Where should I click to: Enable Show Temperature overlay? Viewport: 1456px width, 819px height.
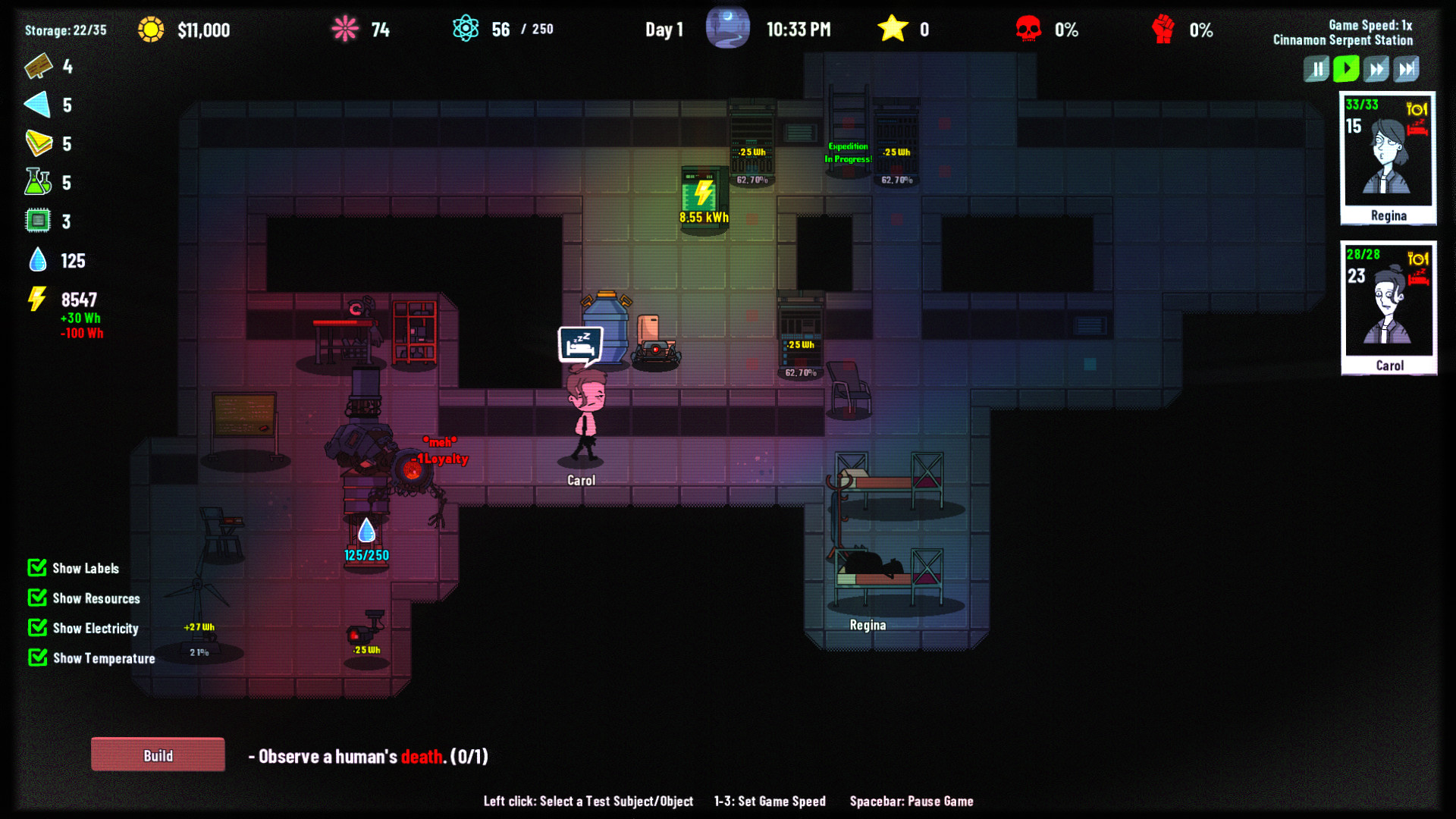click(x=37, y=657)
